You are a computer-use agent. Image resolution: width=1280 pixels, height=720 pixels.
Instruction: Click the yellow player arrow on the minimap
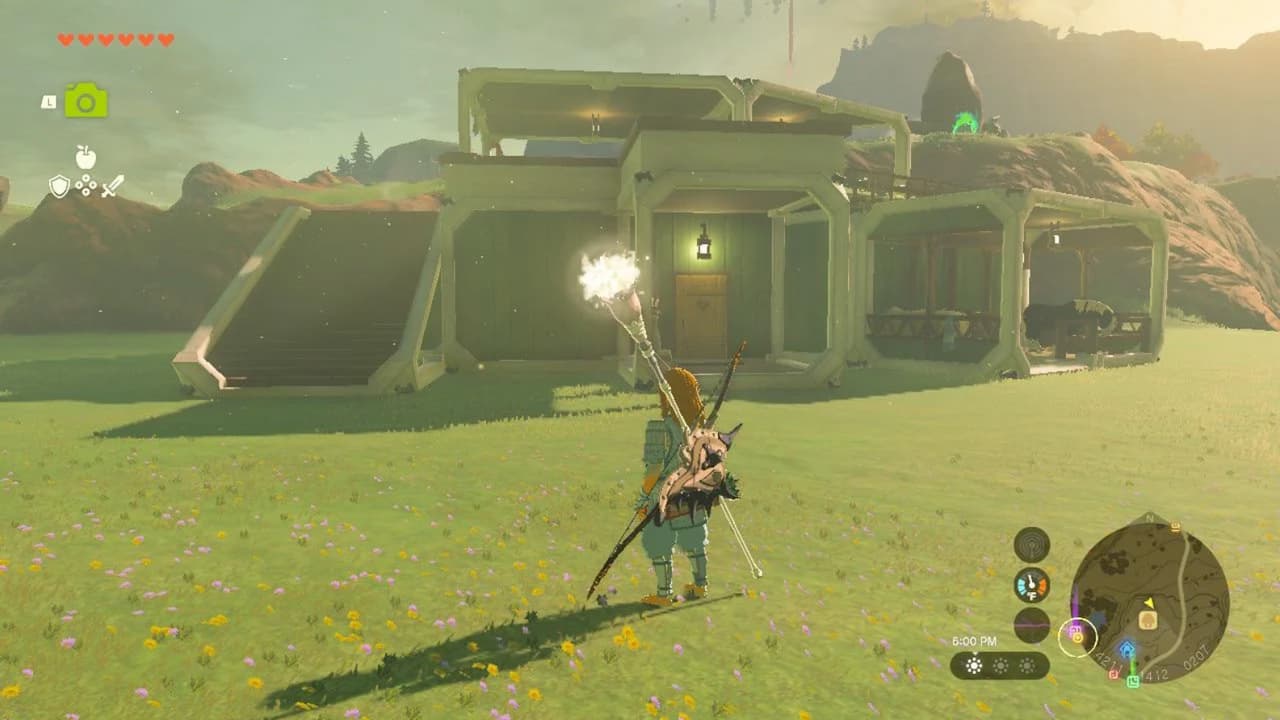1150,604
